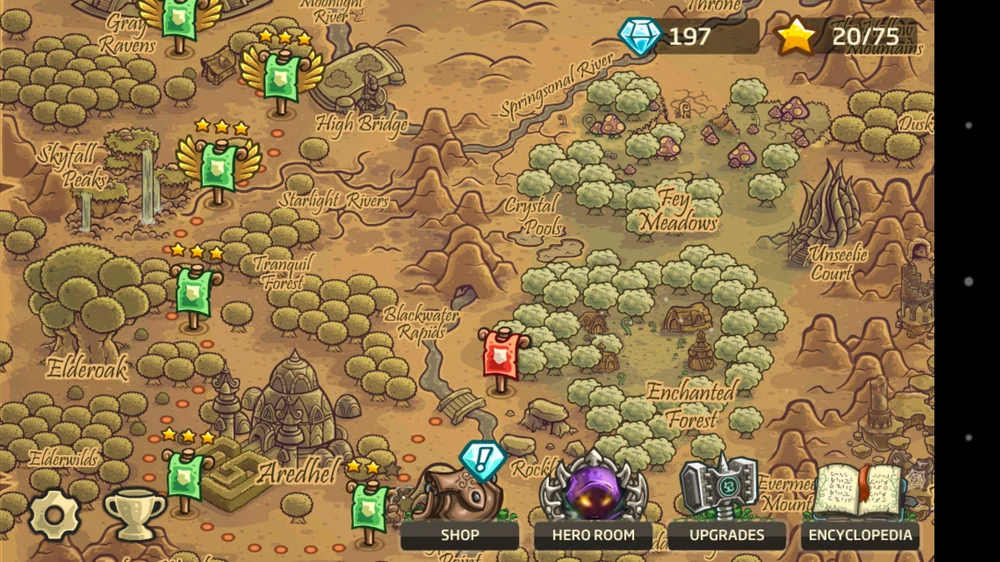The image size is (1000, 562).
Task: Open settings with the gear icon
Action: point(54,515)
